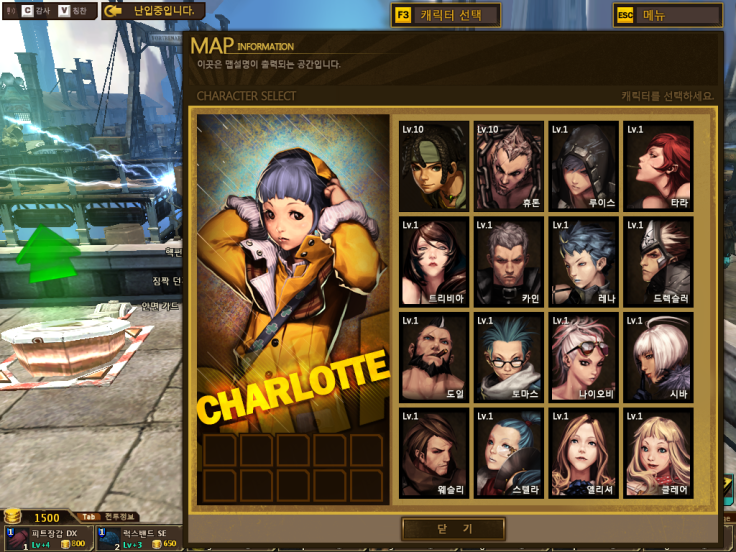The width and height of the screenshot is (736, 552).
Task: Select character 스텔라
Action: coord(509,452)
